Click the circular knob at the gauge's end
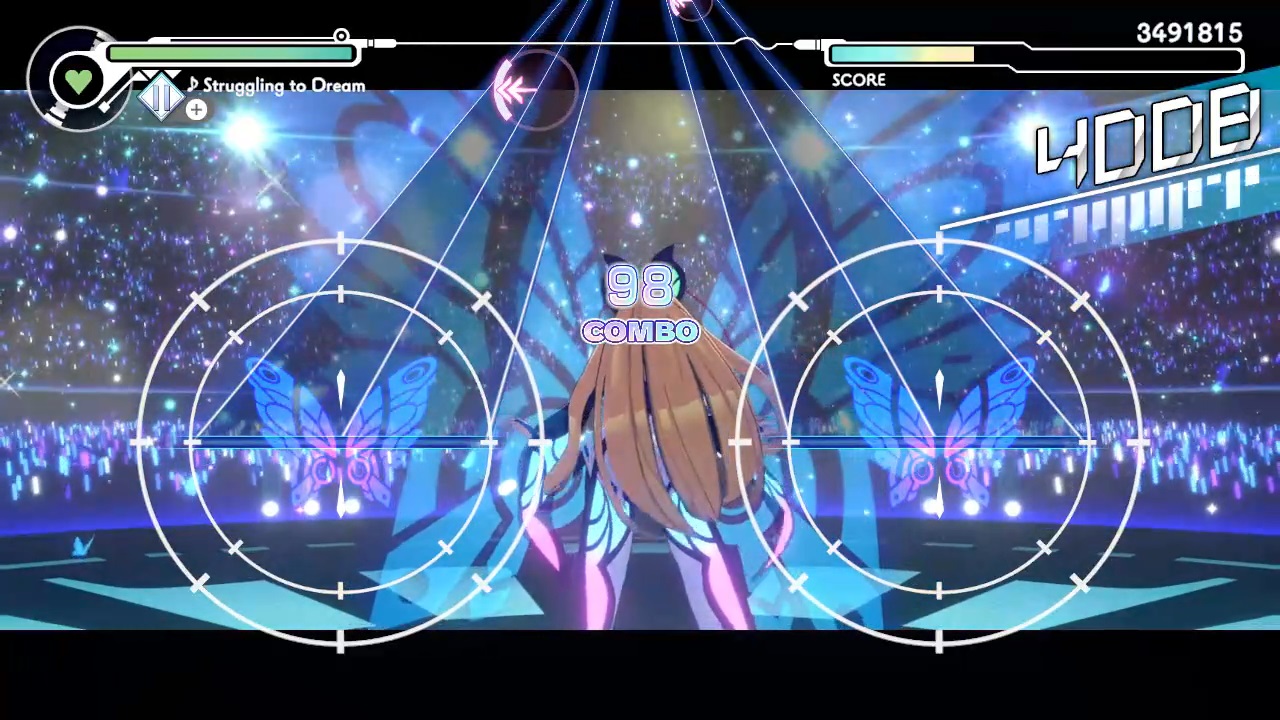This screenshot has height=720, width=1280. (x=341, y=36)
